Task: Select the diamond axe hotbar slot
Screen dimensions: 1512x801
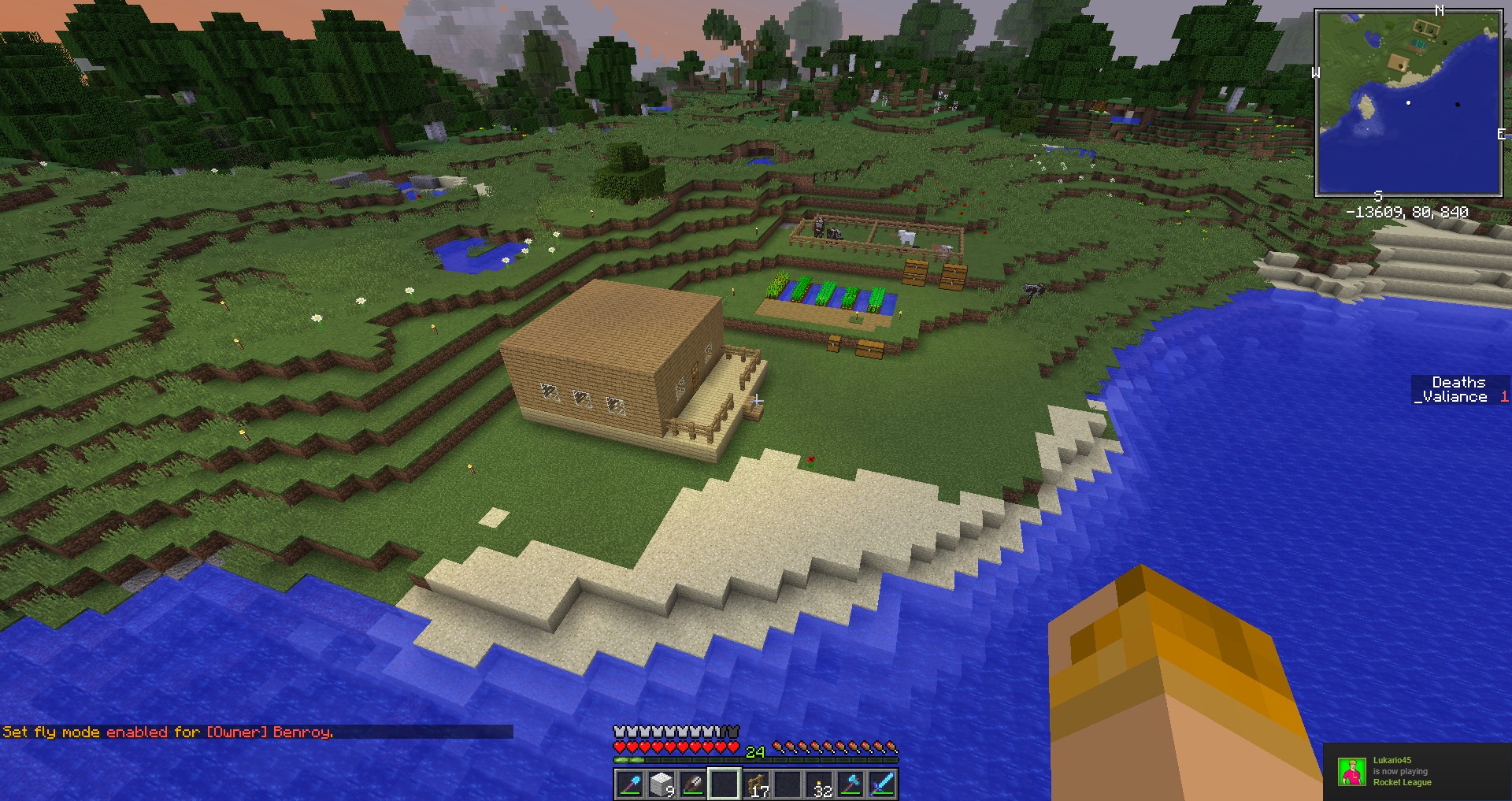Action: (x=851, y=784)
